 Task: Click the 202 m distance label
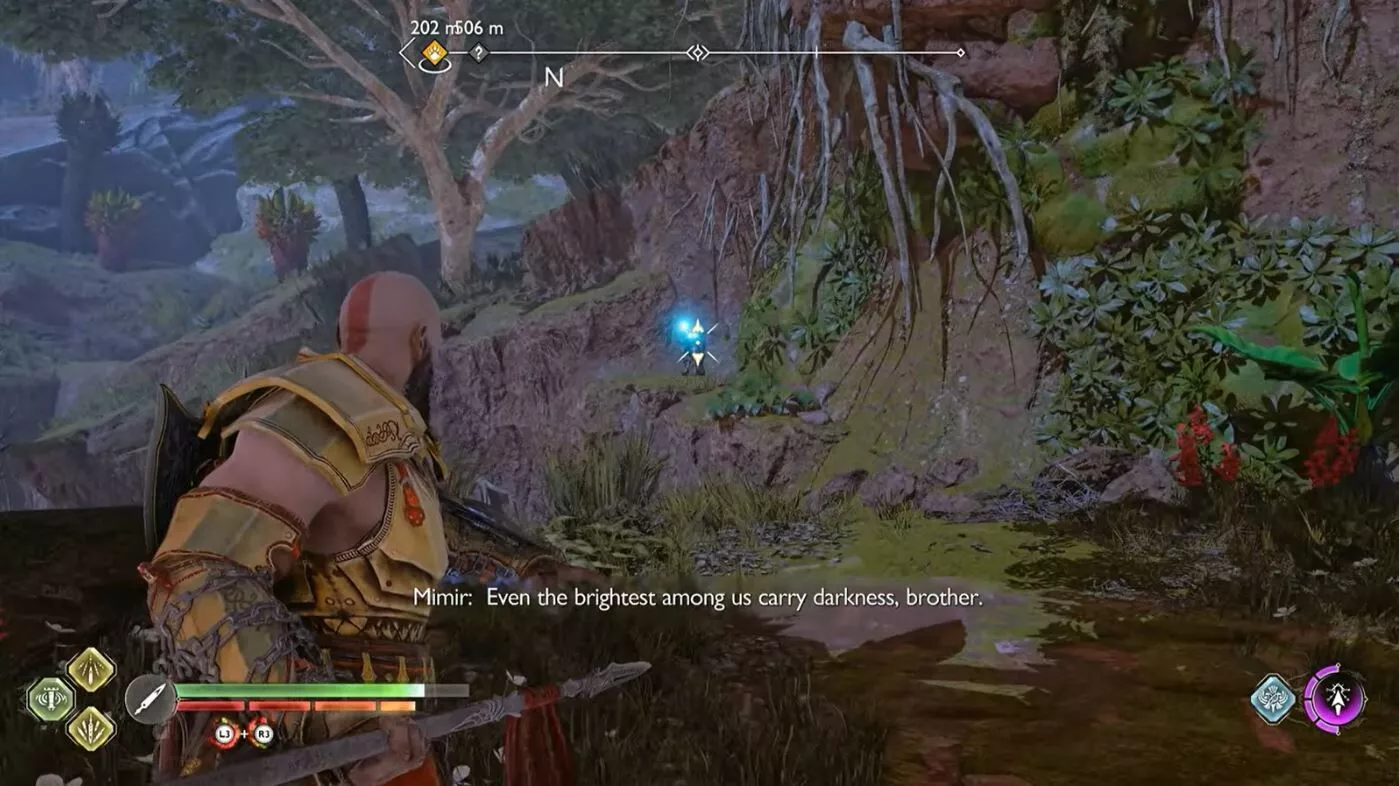point(430,29)
